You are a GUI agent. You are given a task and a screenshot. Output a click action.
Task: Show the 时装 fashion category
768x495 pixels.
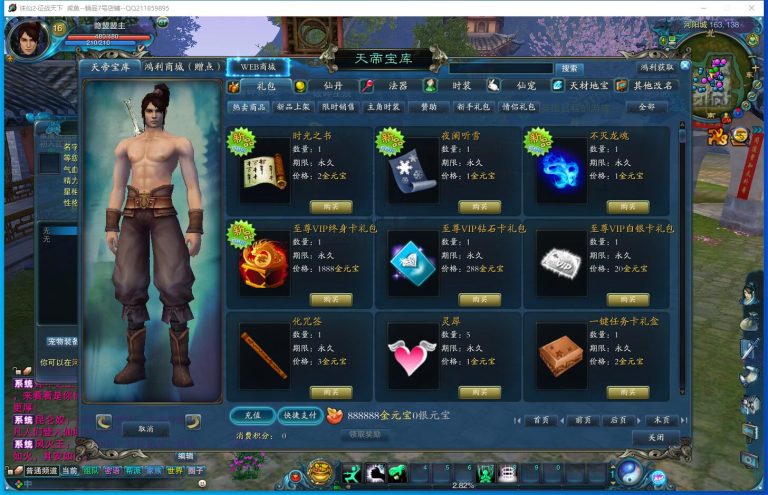click(x=460, y=86)
